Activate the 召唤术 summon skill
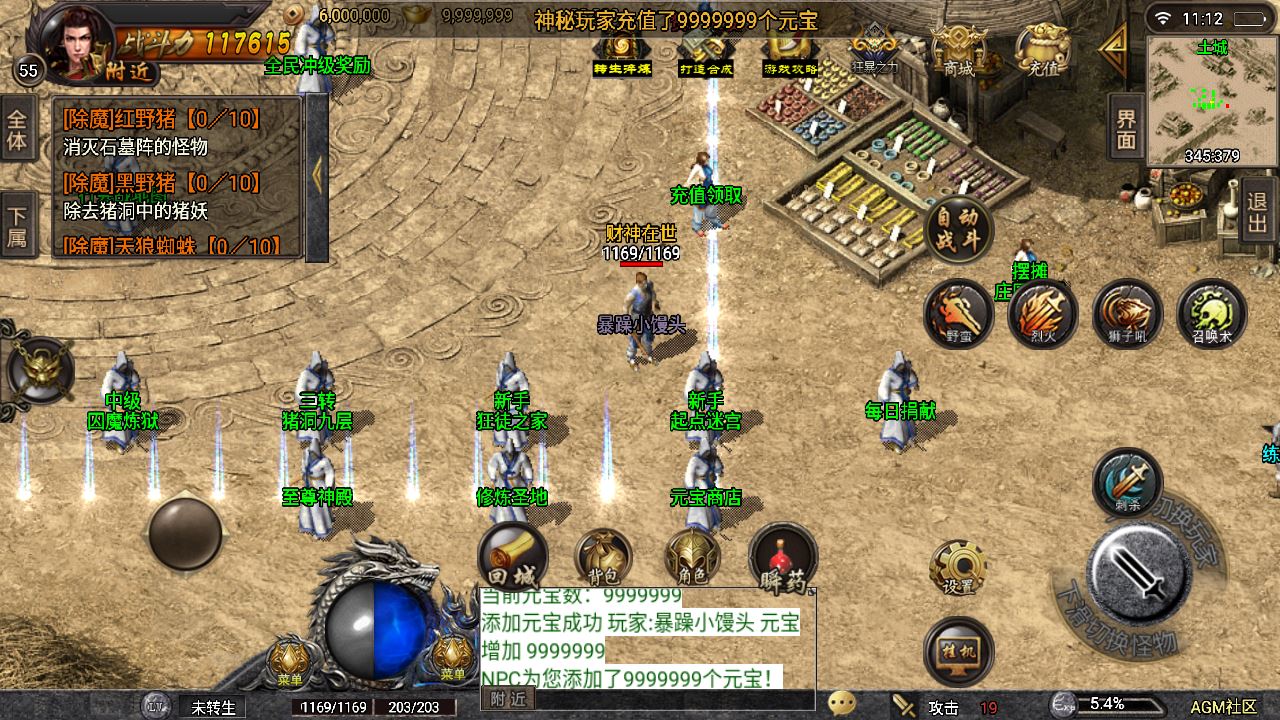Screen dimensions: 1280x720 pos(1211,314)
